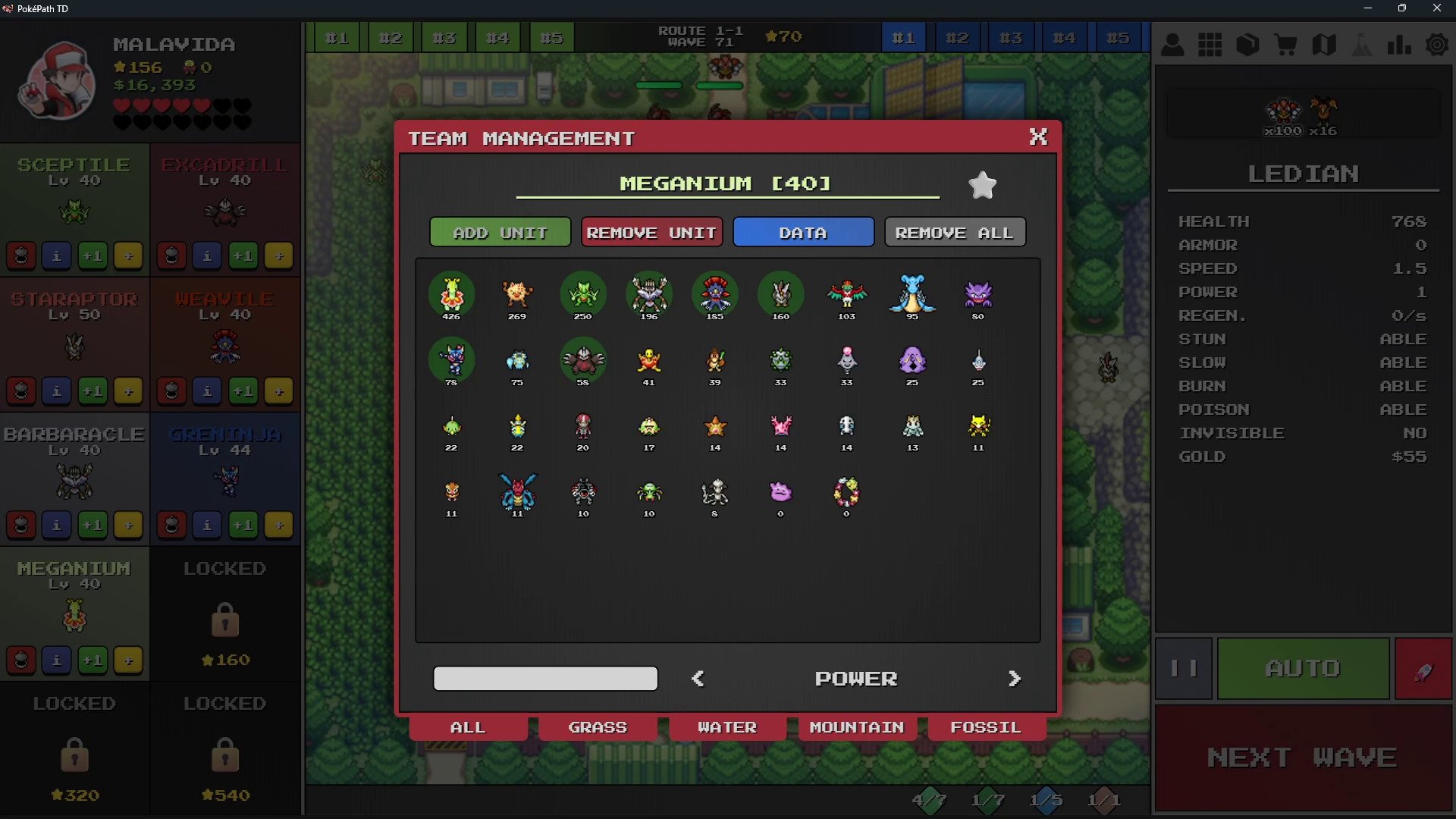This screenshot has width=1456, height=819.
Task: Toggle the favorite star beside Meganium
Action: (982, 185)
